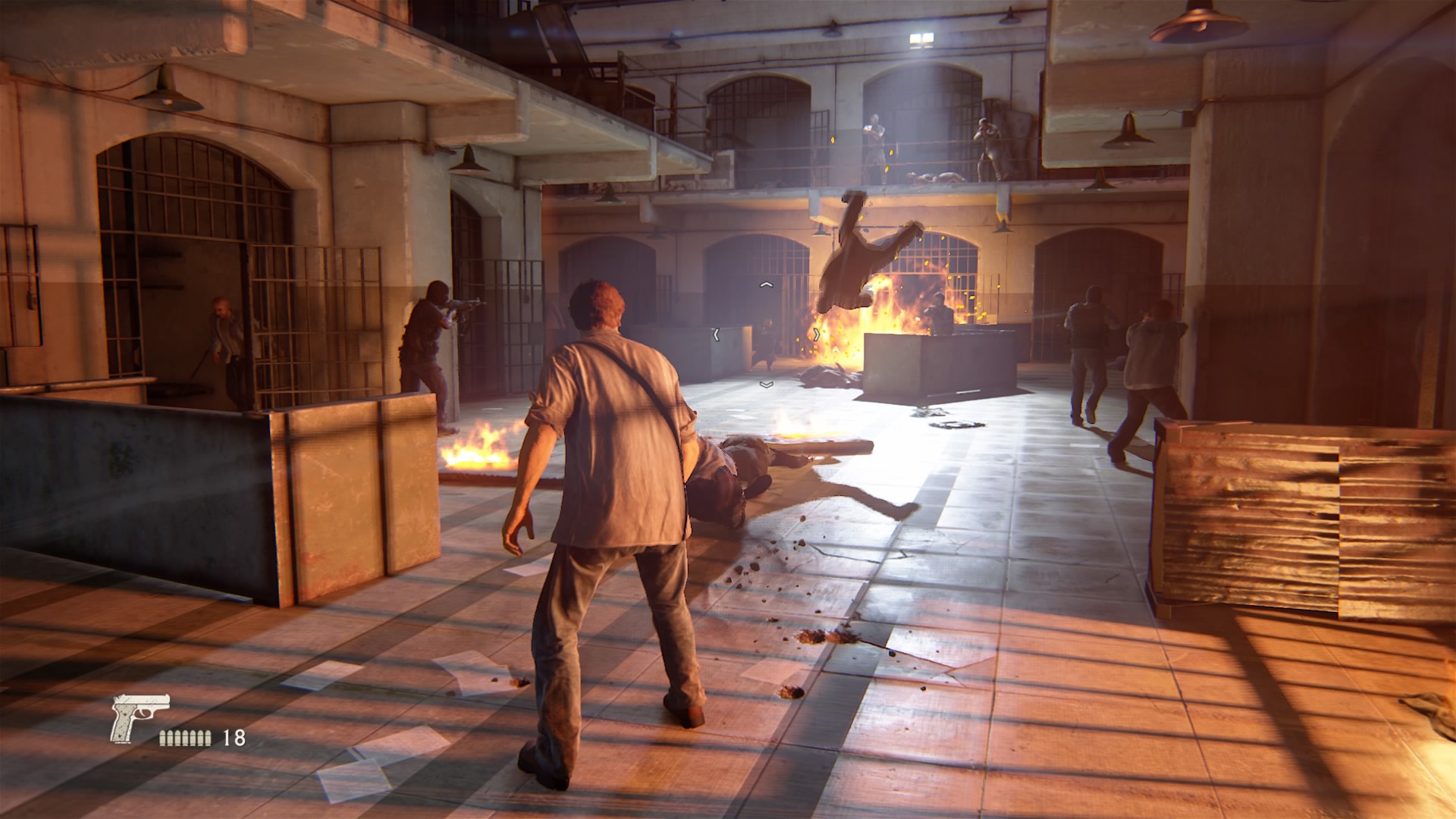Select the equipped pistol weapon icon
The width and height of the screenshot is (1456, 819).
(137, 717)
